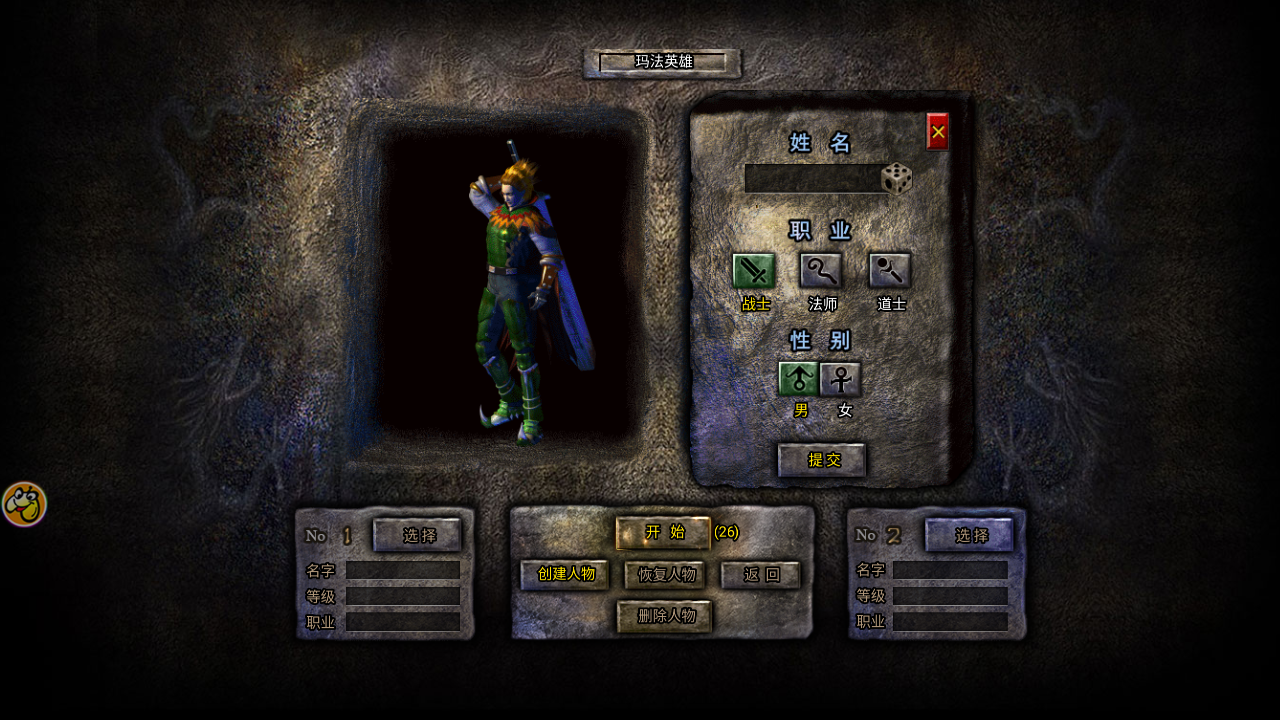Close the character creation panel
This screenshot has height=720, width=1280.
[937, 132]
